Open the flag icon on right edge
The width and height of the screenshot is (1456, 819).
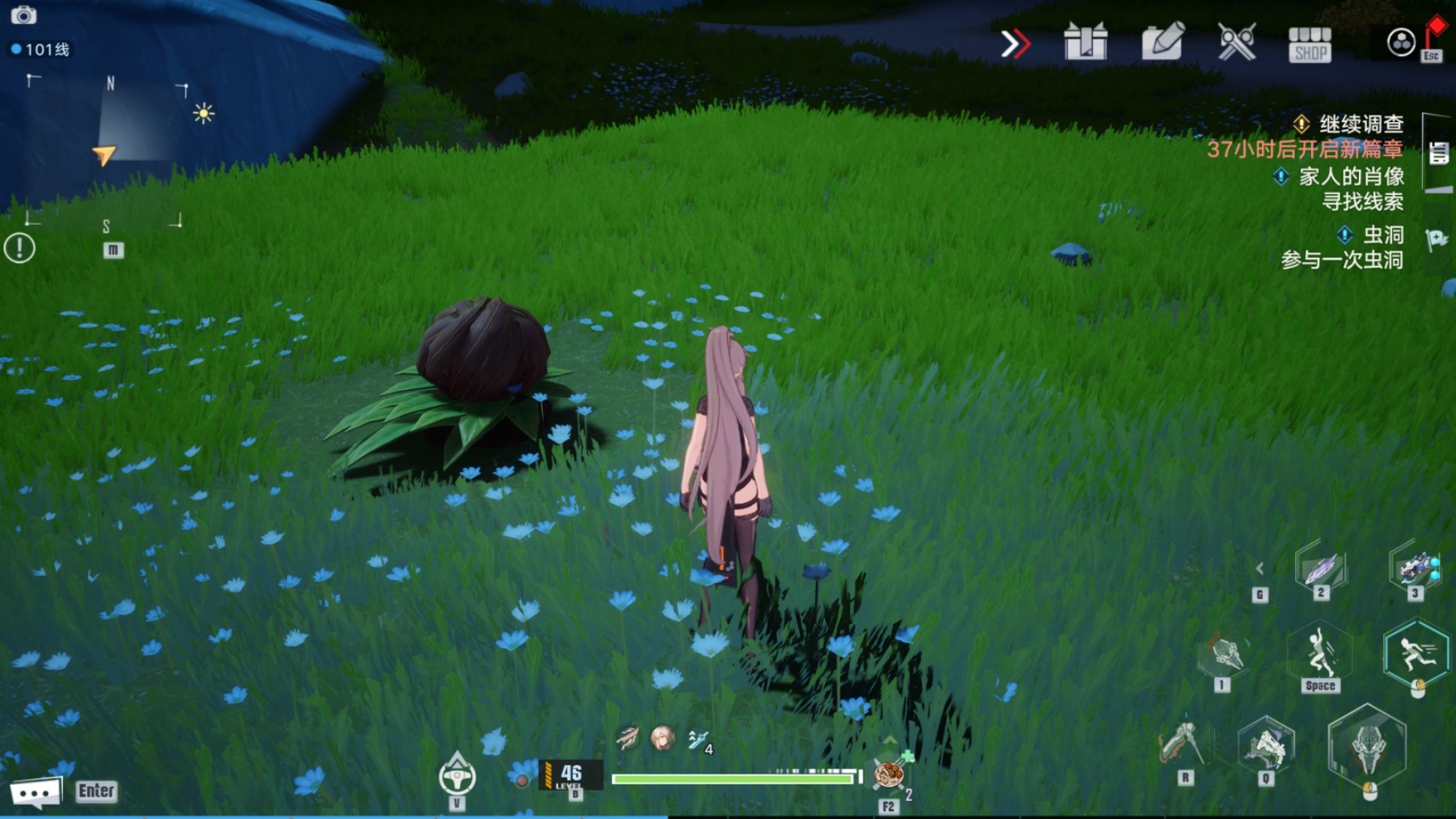tap(1437, 239)
